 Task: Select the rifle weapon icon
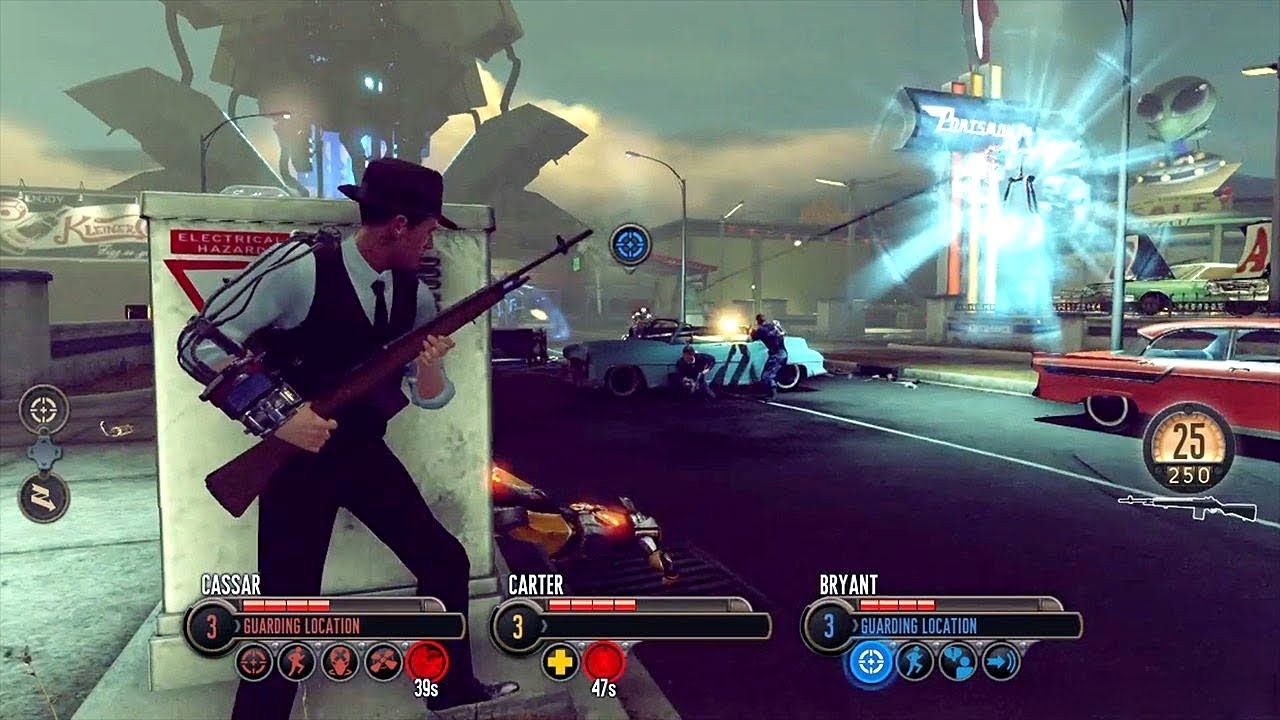(x=1188, y=507)
